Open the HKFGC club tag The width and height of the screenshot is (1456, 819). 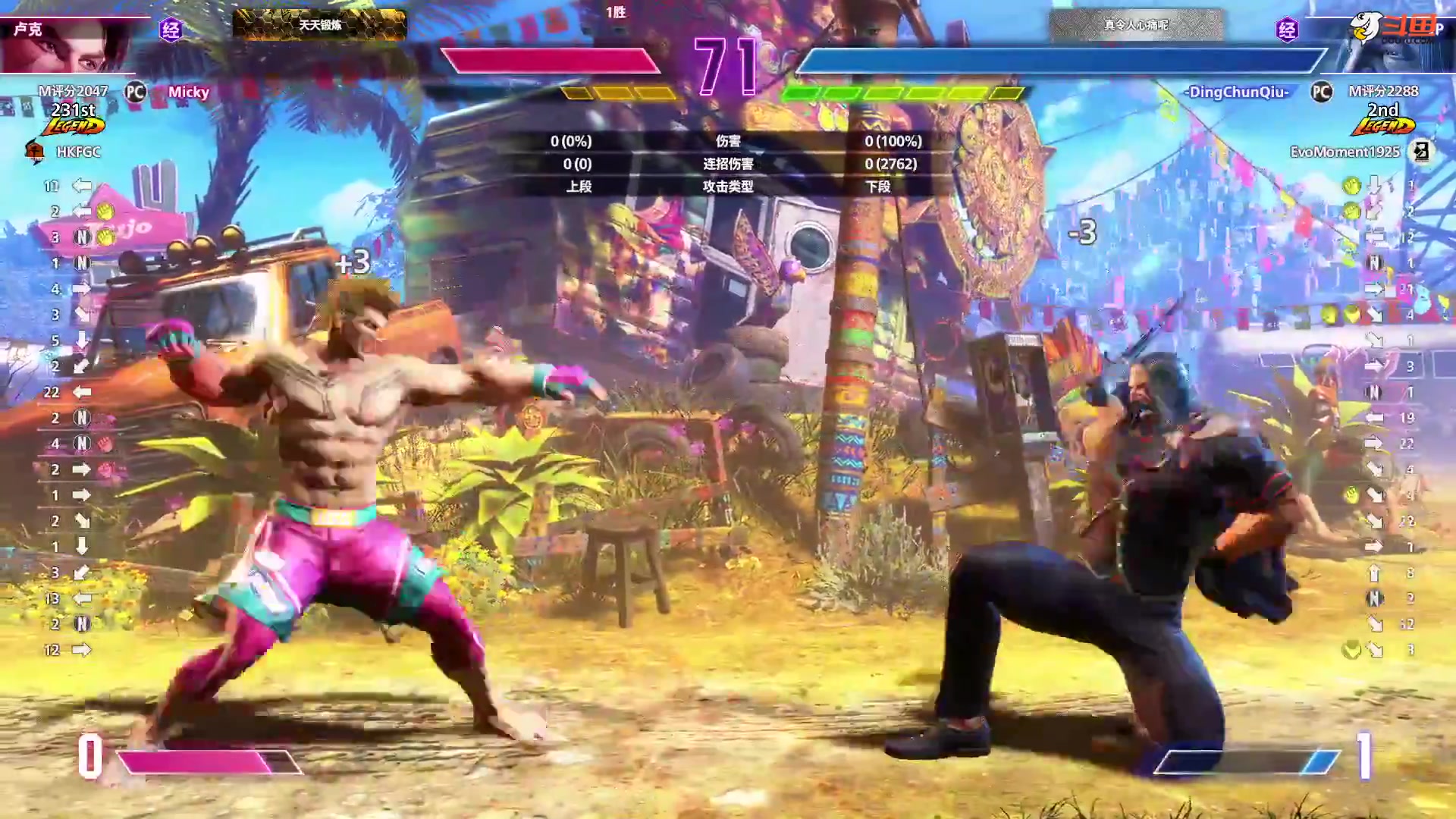(78, 152)
